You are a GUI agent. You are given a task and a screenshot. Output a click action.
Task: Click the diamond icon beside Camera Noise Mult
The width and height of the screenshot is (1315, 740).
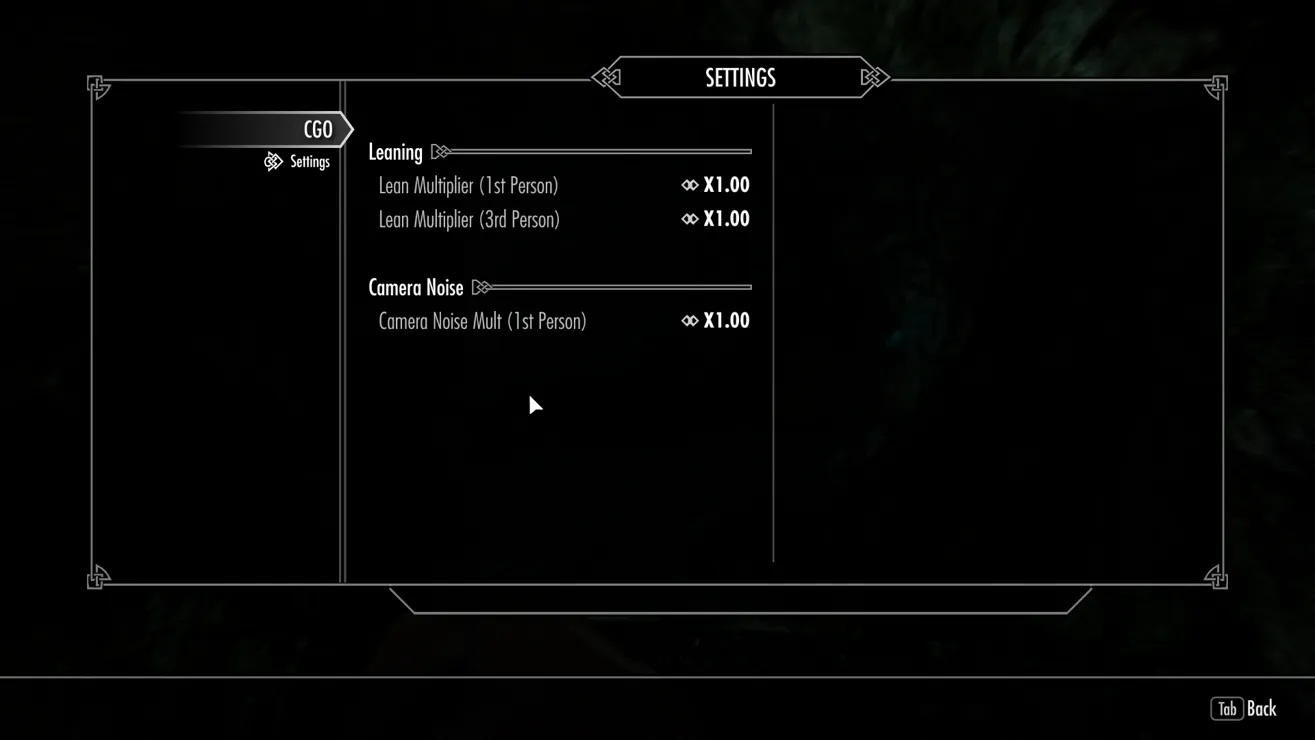(688, 320)
